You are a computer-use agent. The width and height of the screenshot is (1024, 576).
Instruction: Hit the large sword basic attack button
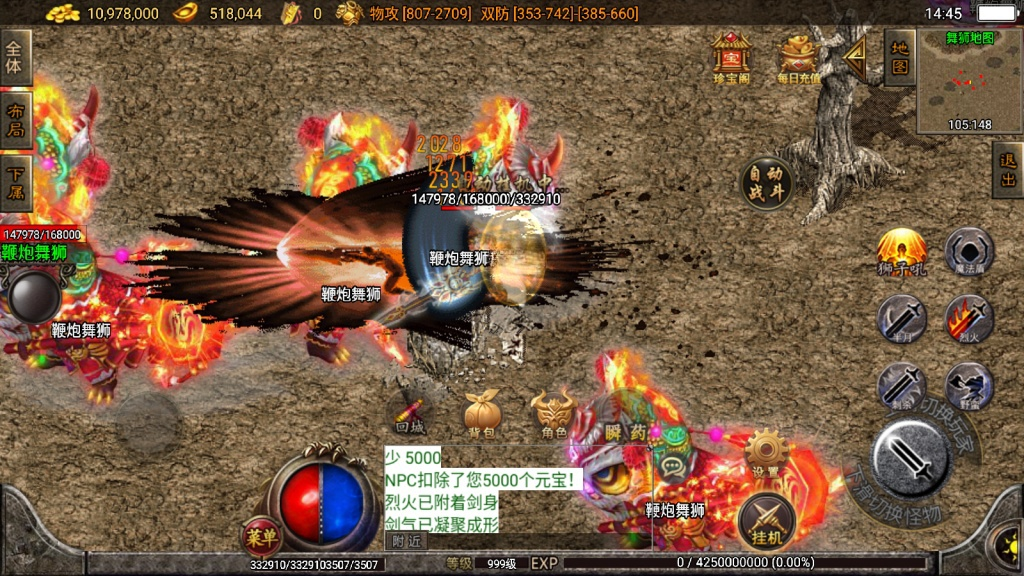pos(910,458)
